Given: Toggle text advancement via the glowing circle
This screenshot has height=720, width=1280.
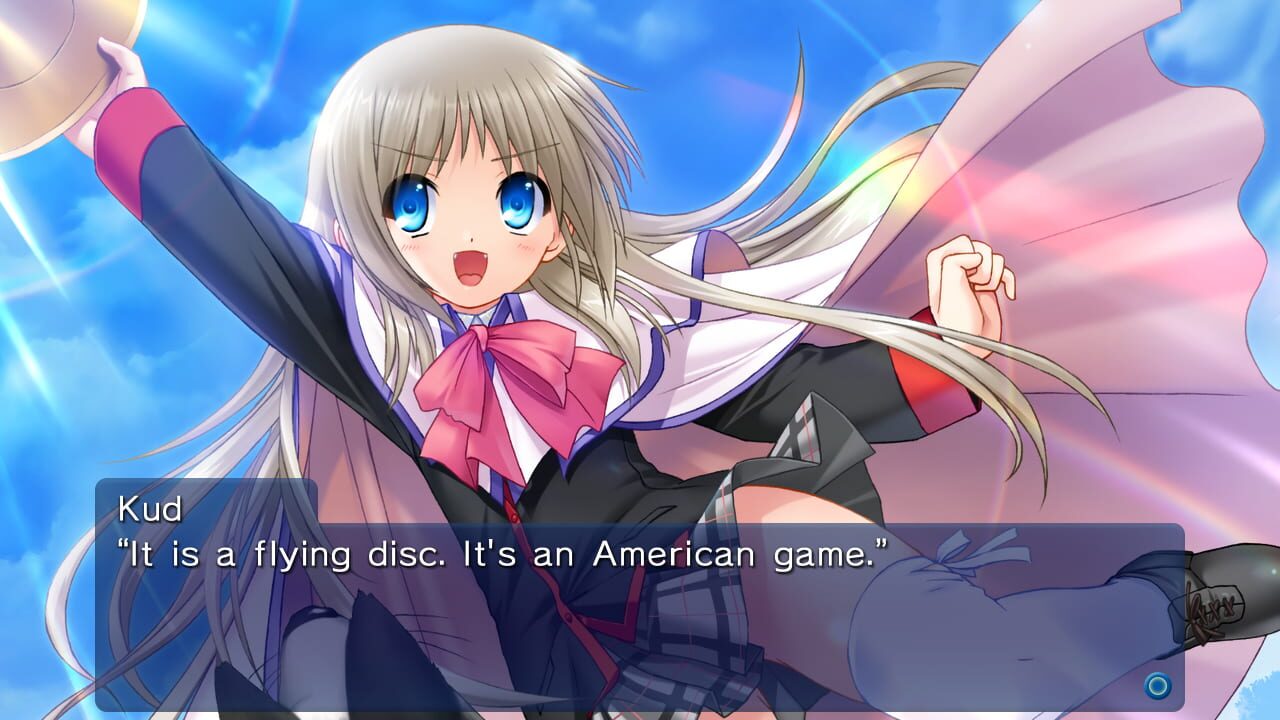Looking at the screenshot, I should pos(1157,686).
